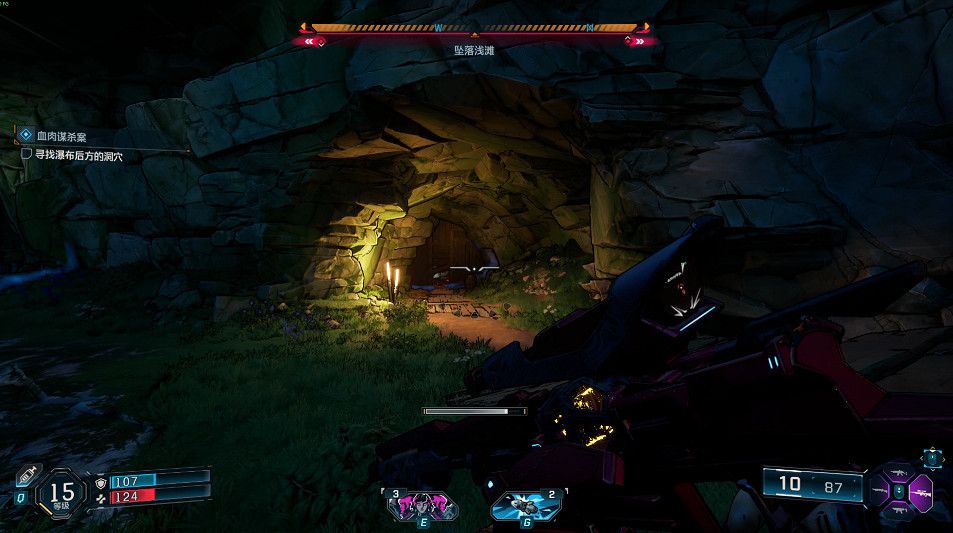Click the compass bar at the top
Viewport: 953px width, 533px height.
tap(476, 29)
